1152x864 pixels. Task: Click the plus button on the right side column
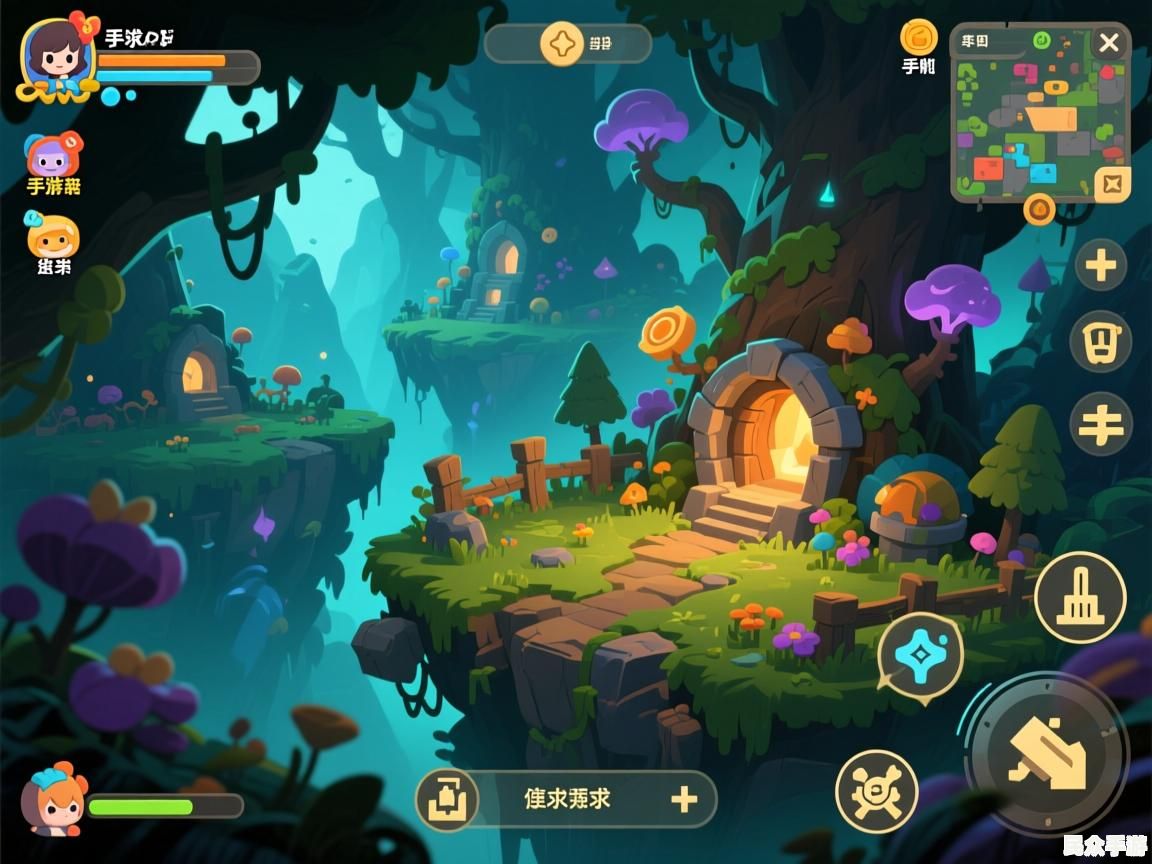click(1101, 266)
